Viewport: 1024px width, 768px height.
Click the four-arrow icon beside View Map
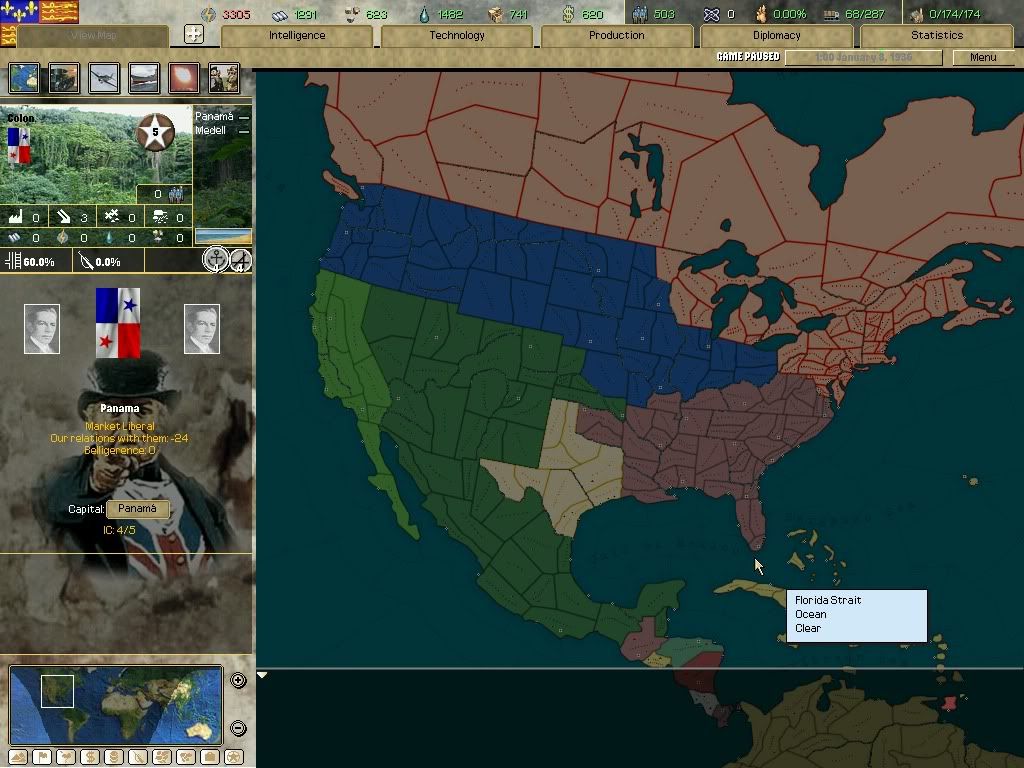pos(194,34)
